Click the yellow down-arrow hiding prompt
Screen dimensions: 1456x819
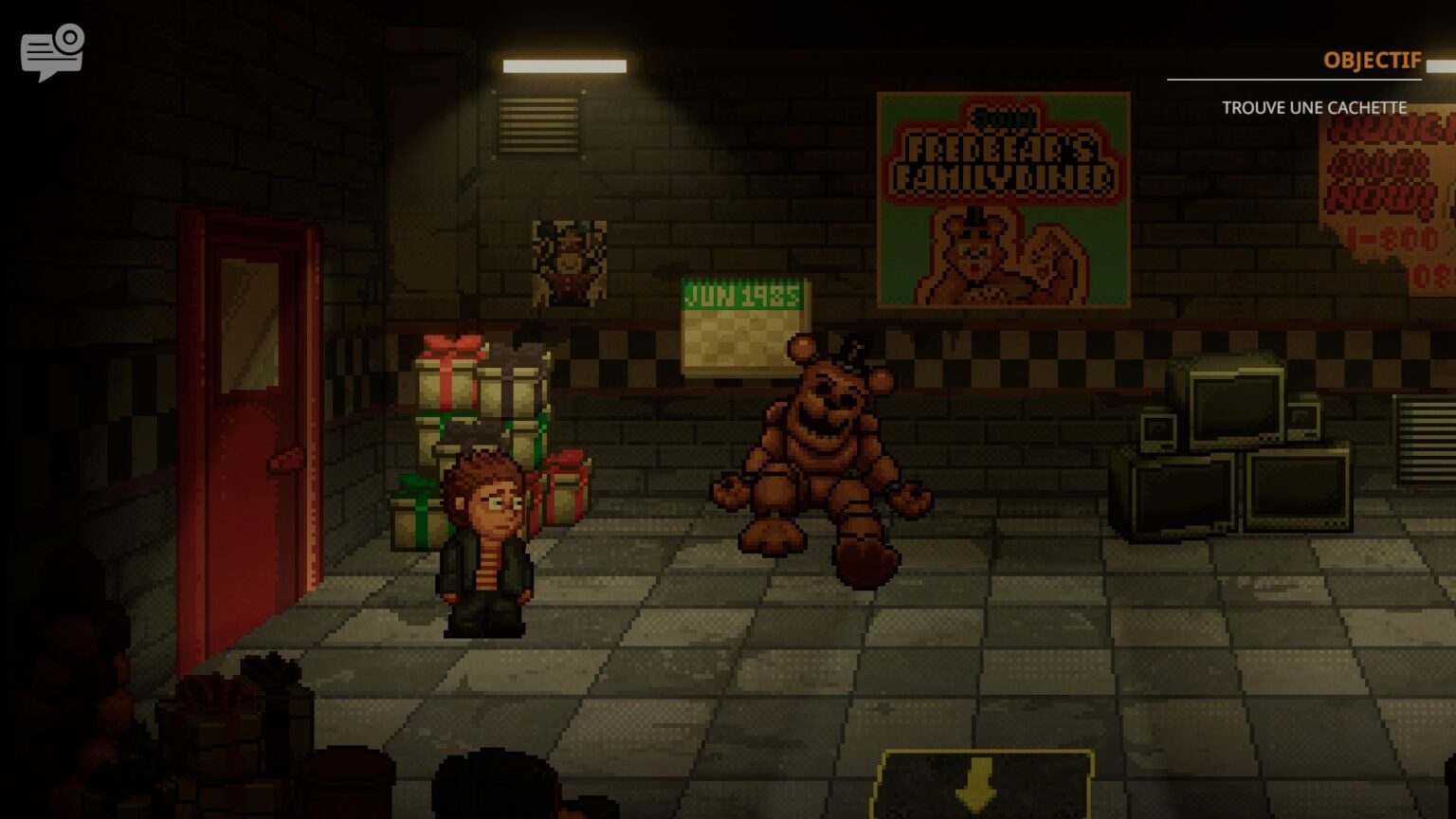coord(976,782)
